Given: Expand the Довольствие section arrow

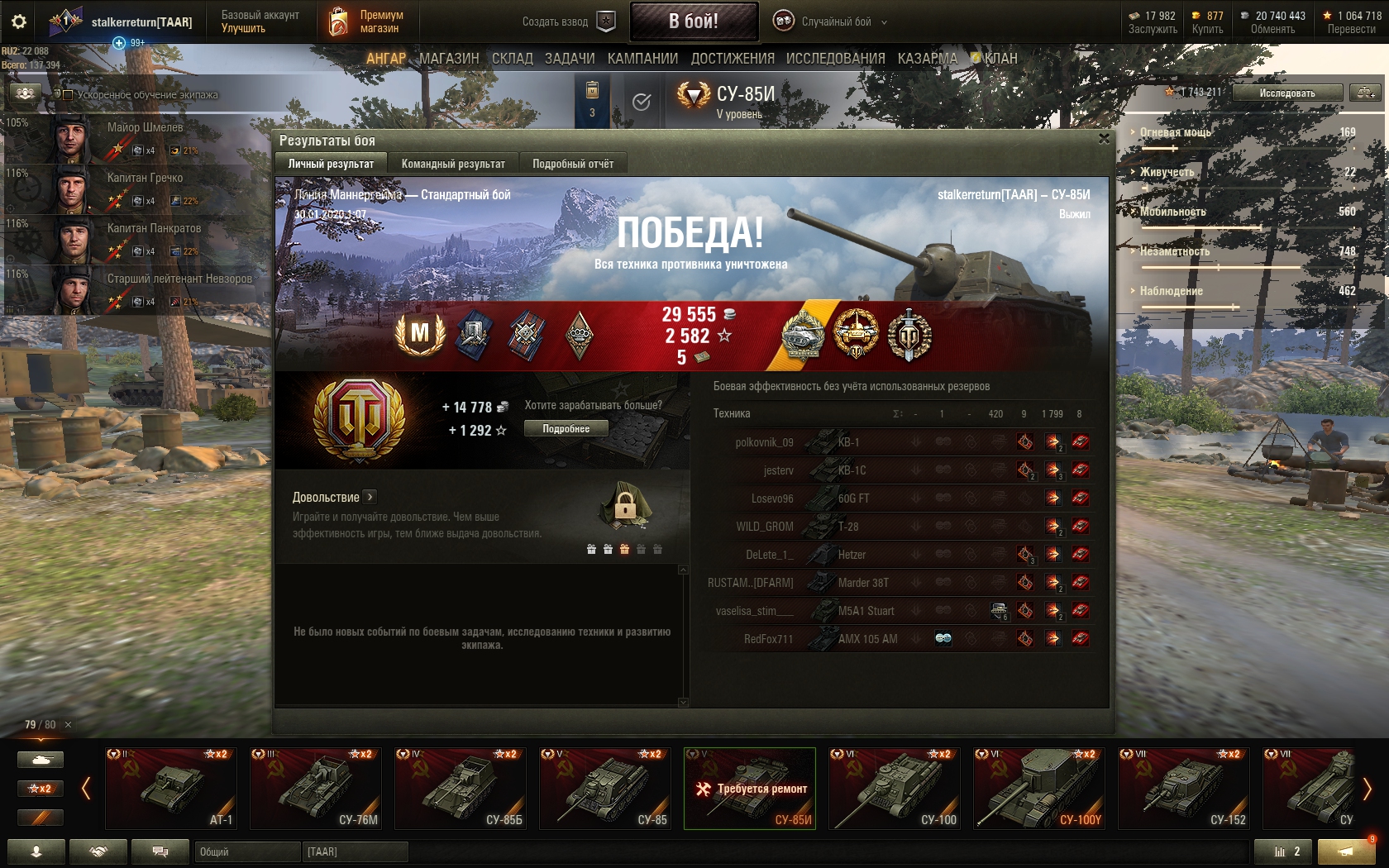Looking at the screenshot, I should (x=370, y=497).
